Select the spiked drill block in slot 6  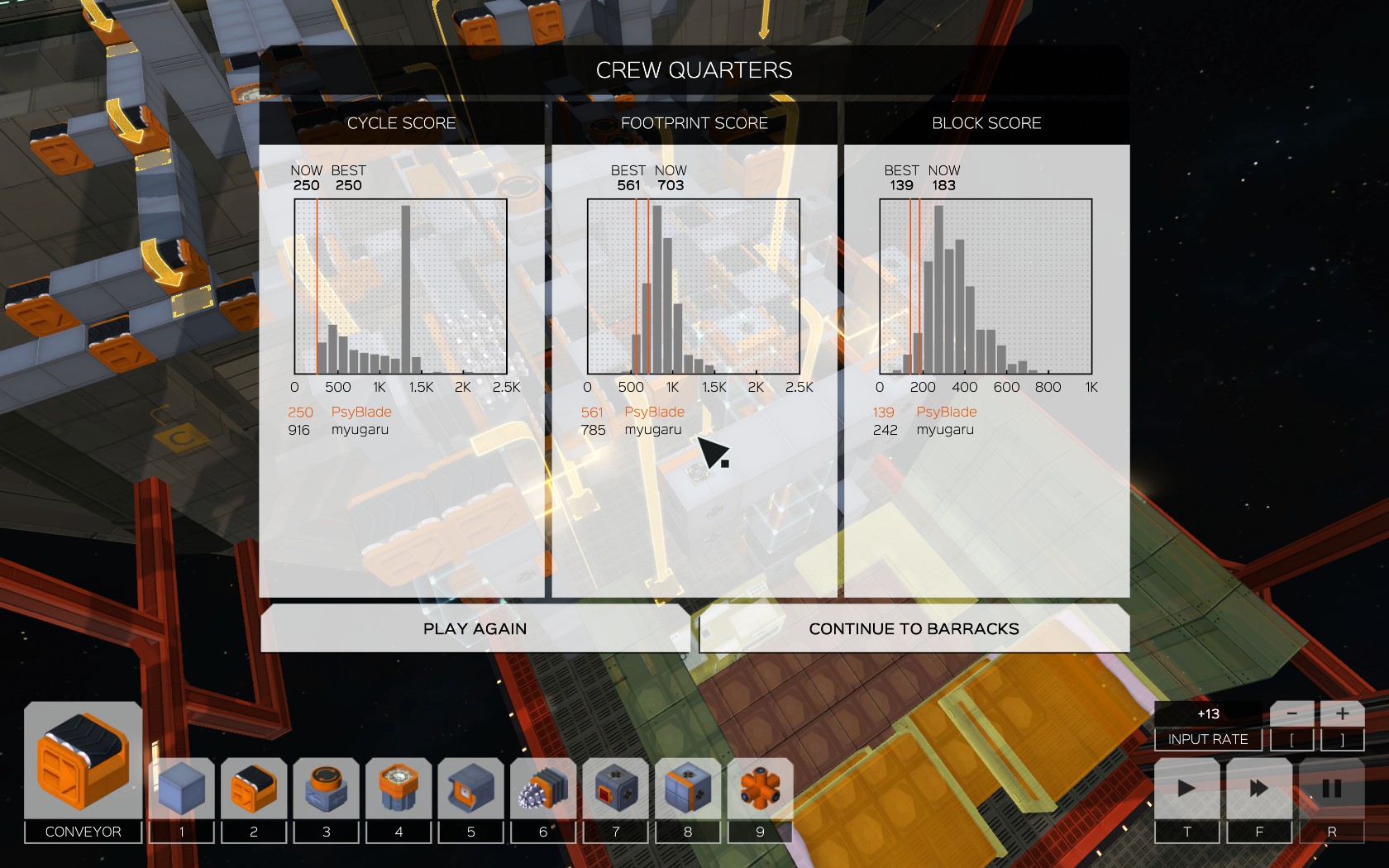(x=543, y=788)
